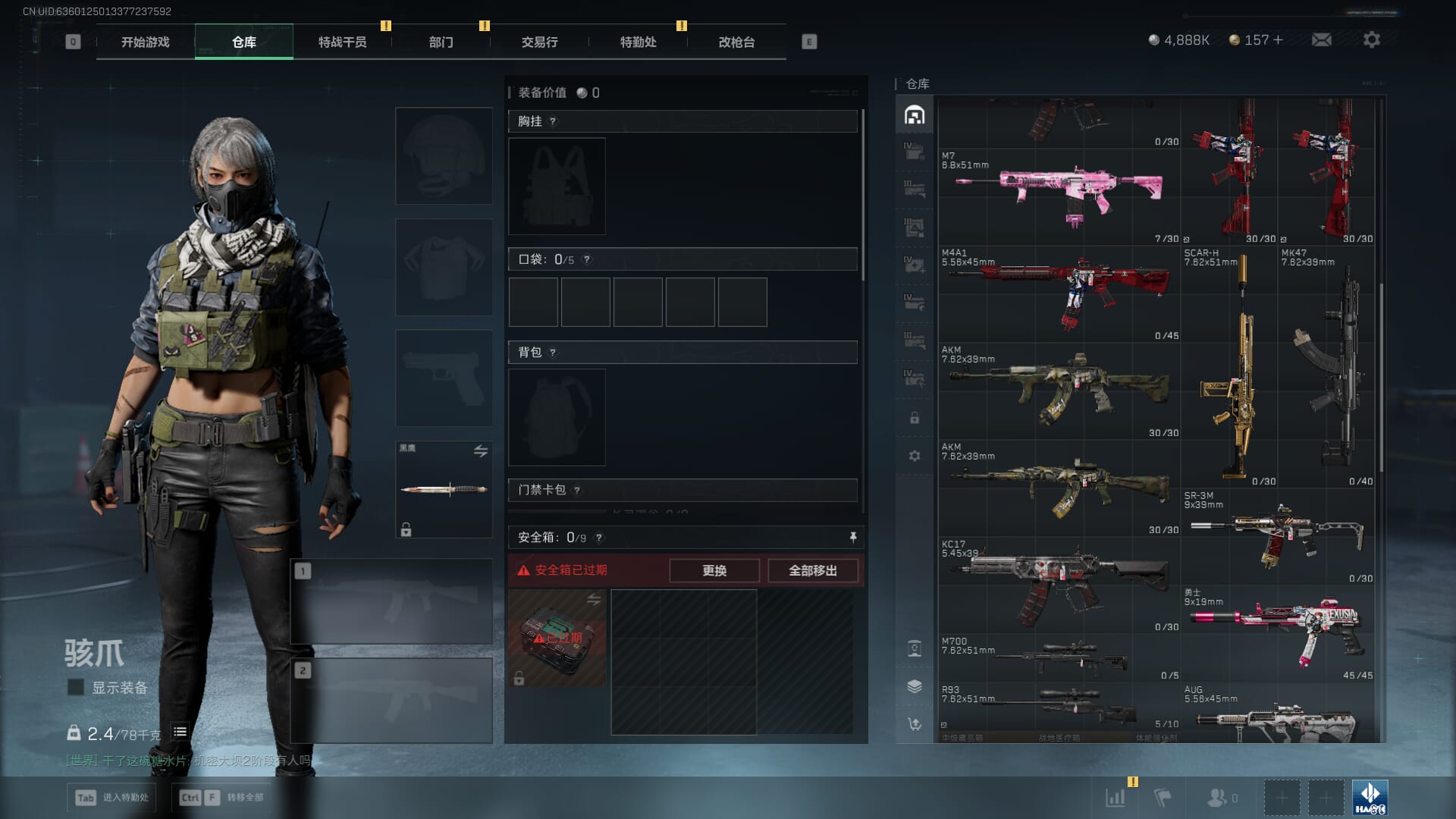The height and width of the screenshot is (819, 1456).
Task: Select the equipped 黑鹰 knife slot
Action: [x=444, y=489]
